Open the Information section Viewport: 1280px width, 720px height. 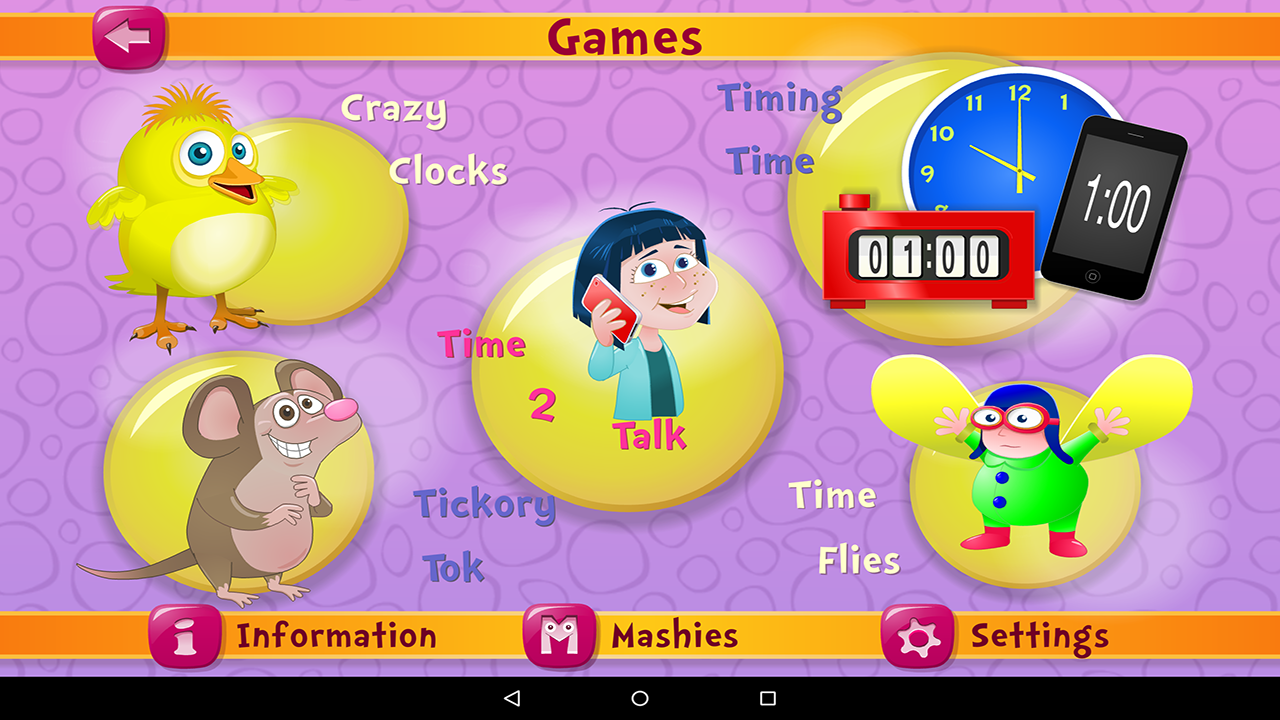pyautogui.click(x=335, y=635)
